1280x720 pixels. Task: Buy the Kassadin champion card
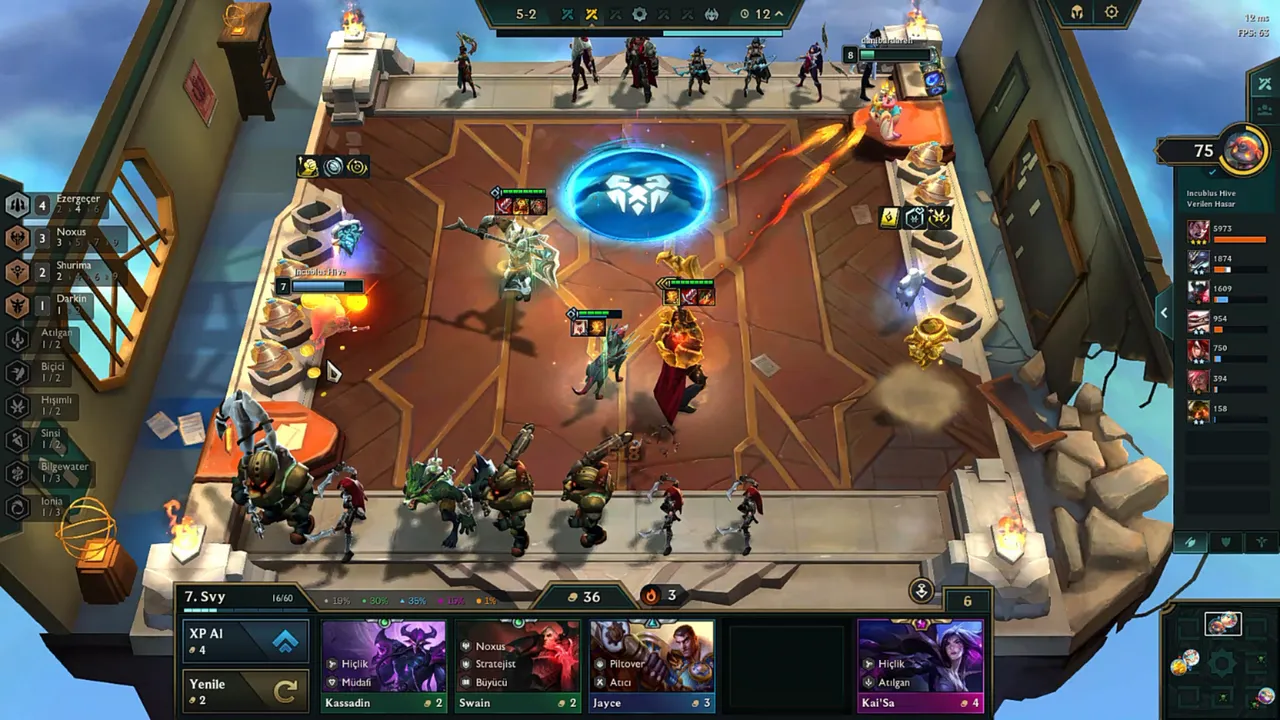coord(384,664)
